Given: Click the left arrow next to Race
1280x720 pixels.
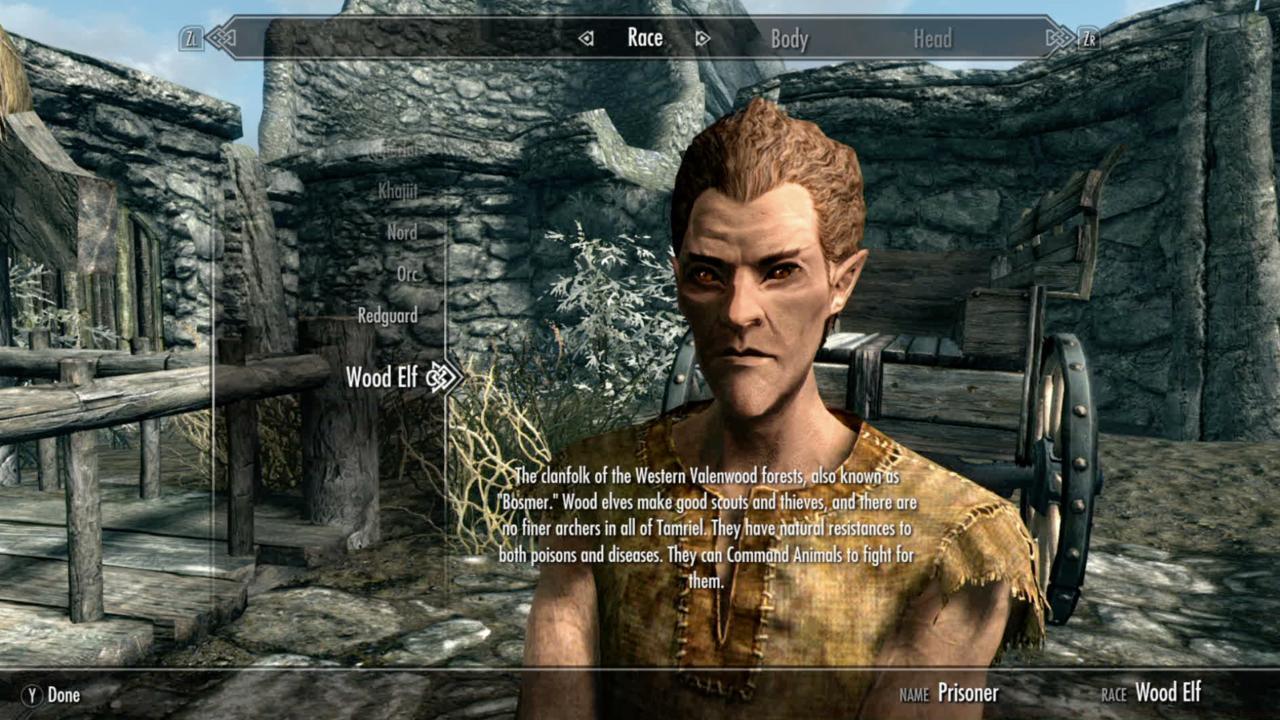Looking at the screenshot, I should [584, 38].
